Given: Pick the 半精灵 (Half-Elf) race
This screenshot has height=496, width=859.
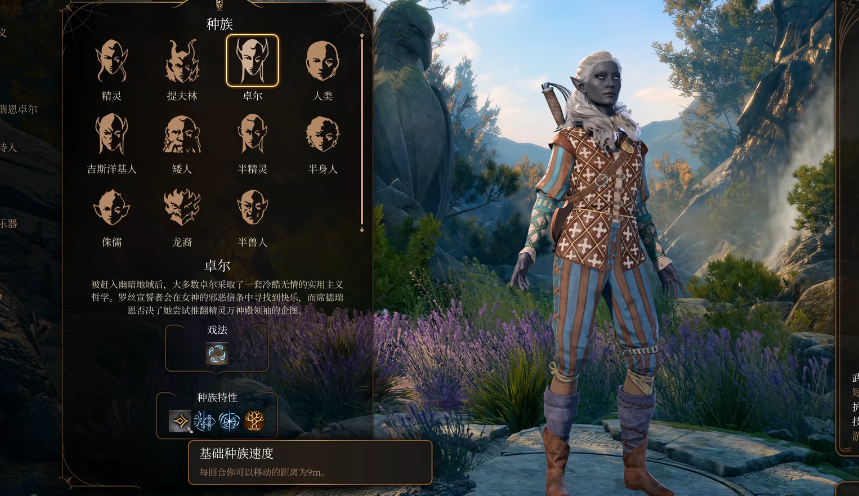Looking at the screenshot, I should point(252,135).
